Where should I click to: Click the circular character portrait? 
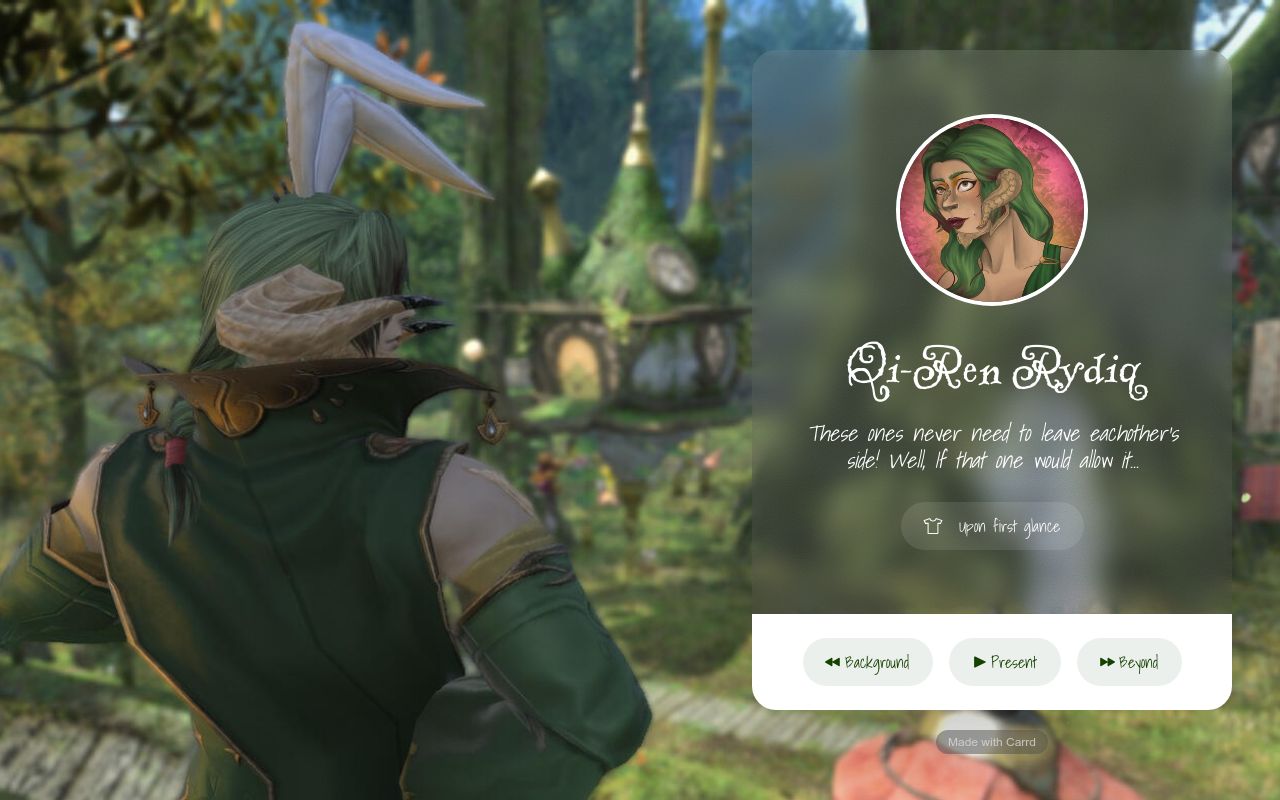point(992,210)
